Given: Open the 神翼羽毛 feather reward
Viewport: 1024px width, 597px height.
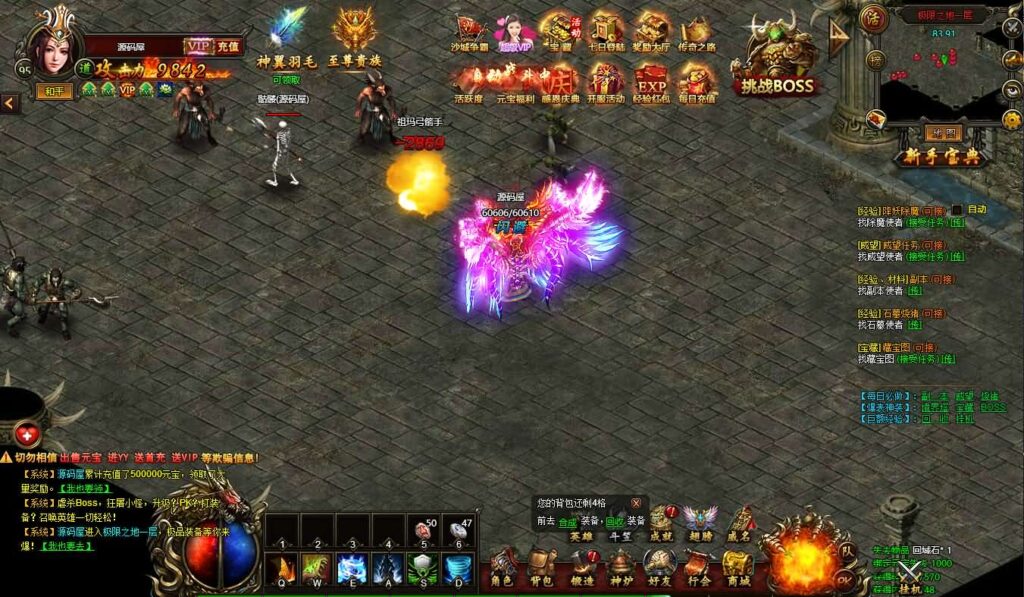Looking at the screenshot, I should [x=286, y=35].
